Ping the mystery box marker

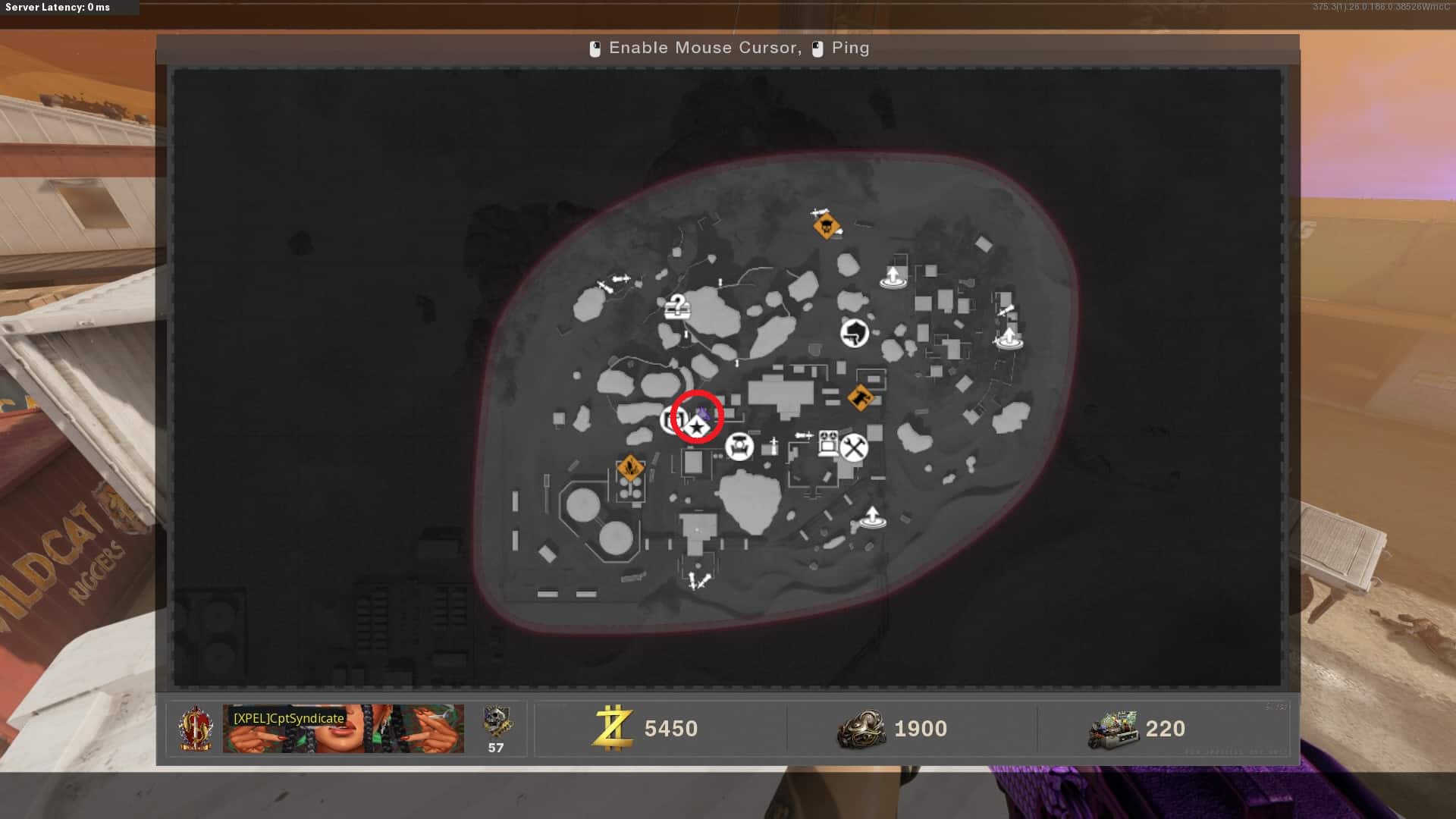[x=677, y=306]
